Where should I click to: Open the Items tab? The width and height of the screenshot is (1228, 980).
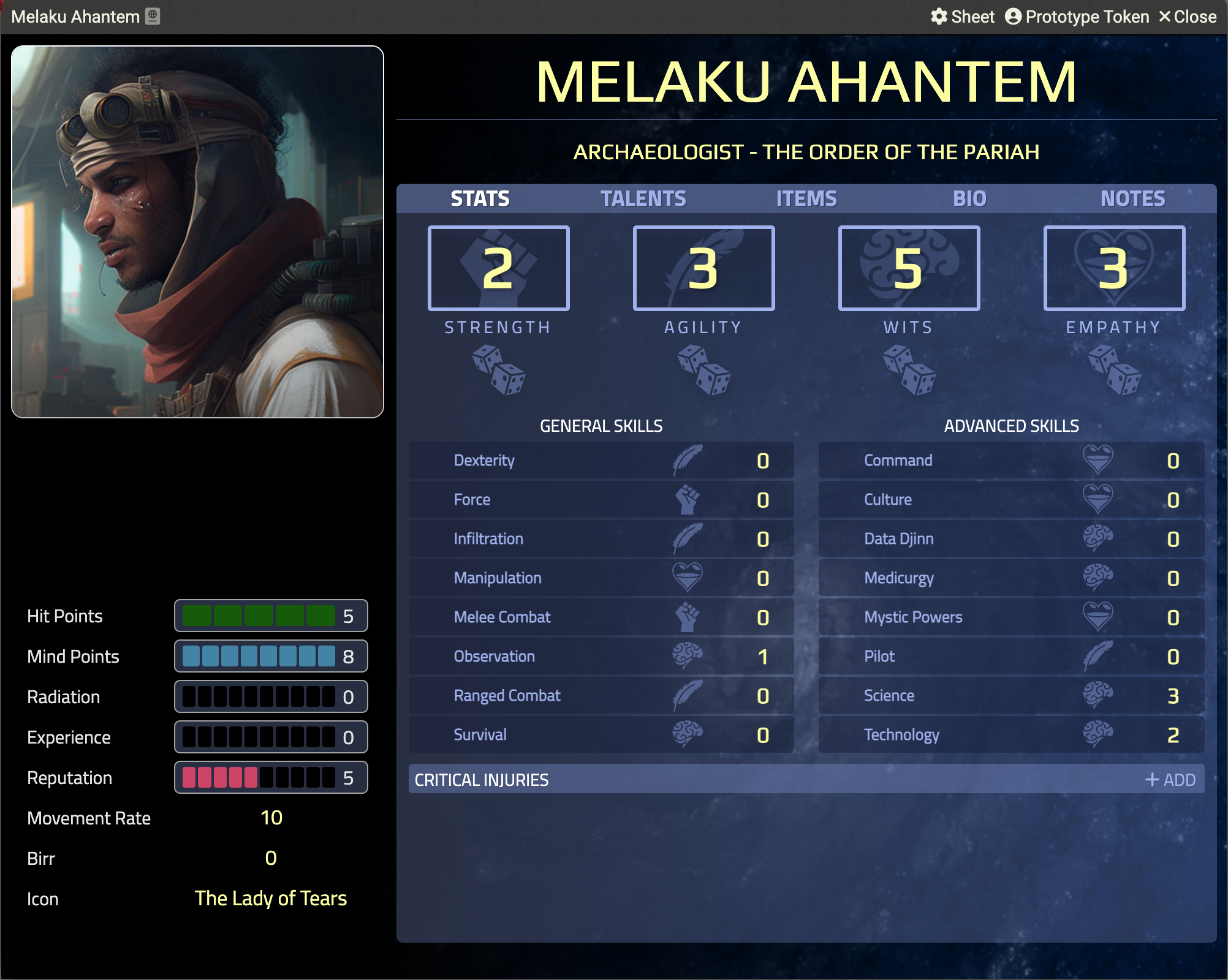pyautogui.click(x=806, y=198)
